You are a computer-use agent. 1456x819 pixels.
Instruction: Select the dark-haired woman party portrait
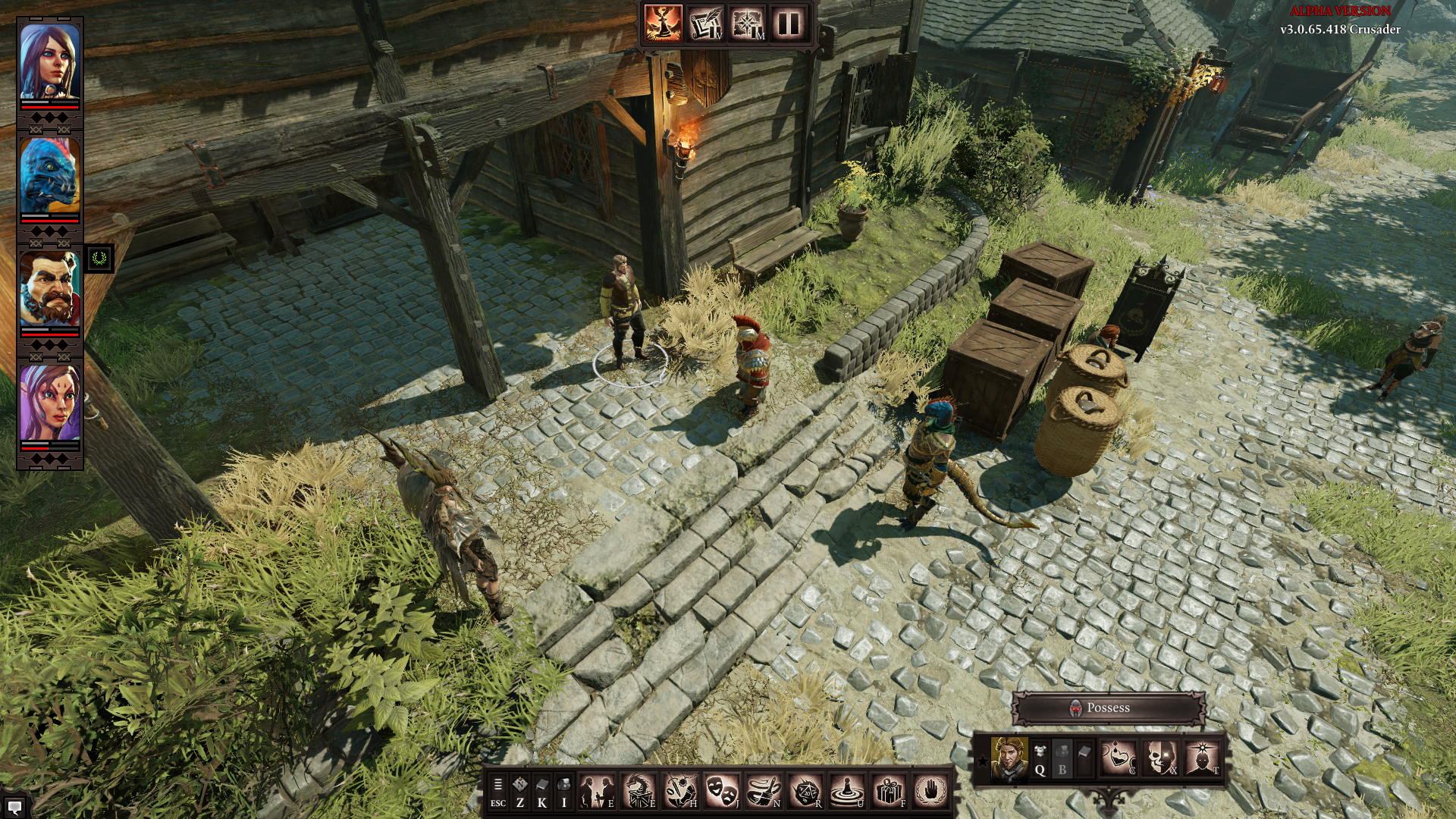(x=49, y=62)
